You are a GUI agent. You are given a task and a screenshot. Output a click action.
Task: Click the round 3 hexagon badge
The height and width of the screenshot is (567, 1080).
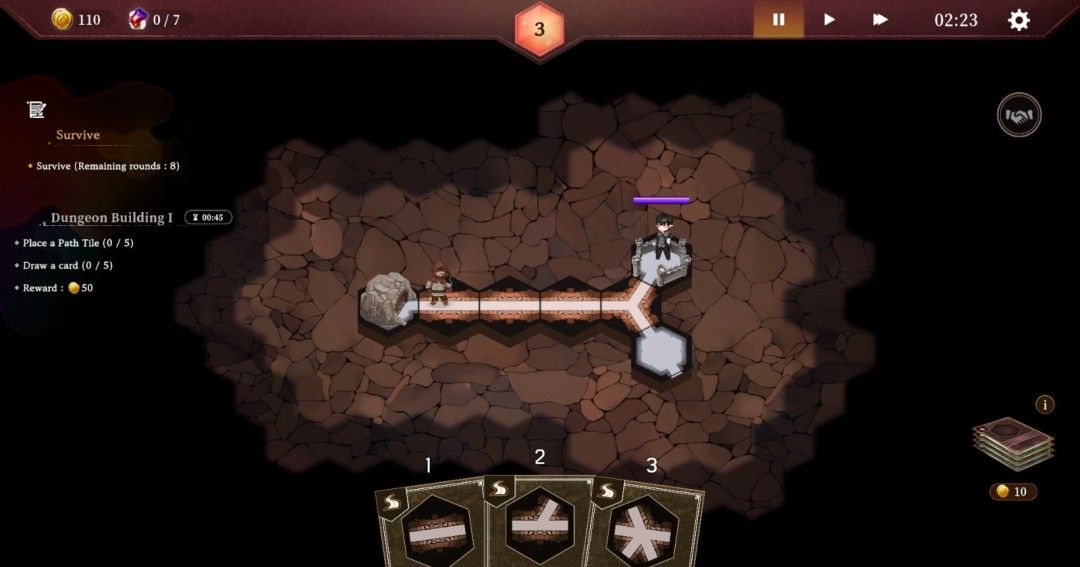(x=539, y=29)
